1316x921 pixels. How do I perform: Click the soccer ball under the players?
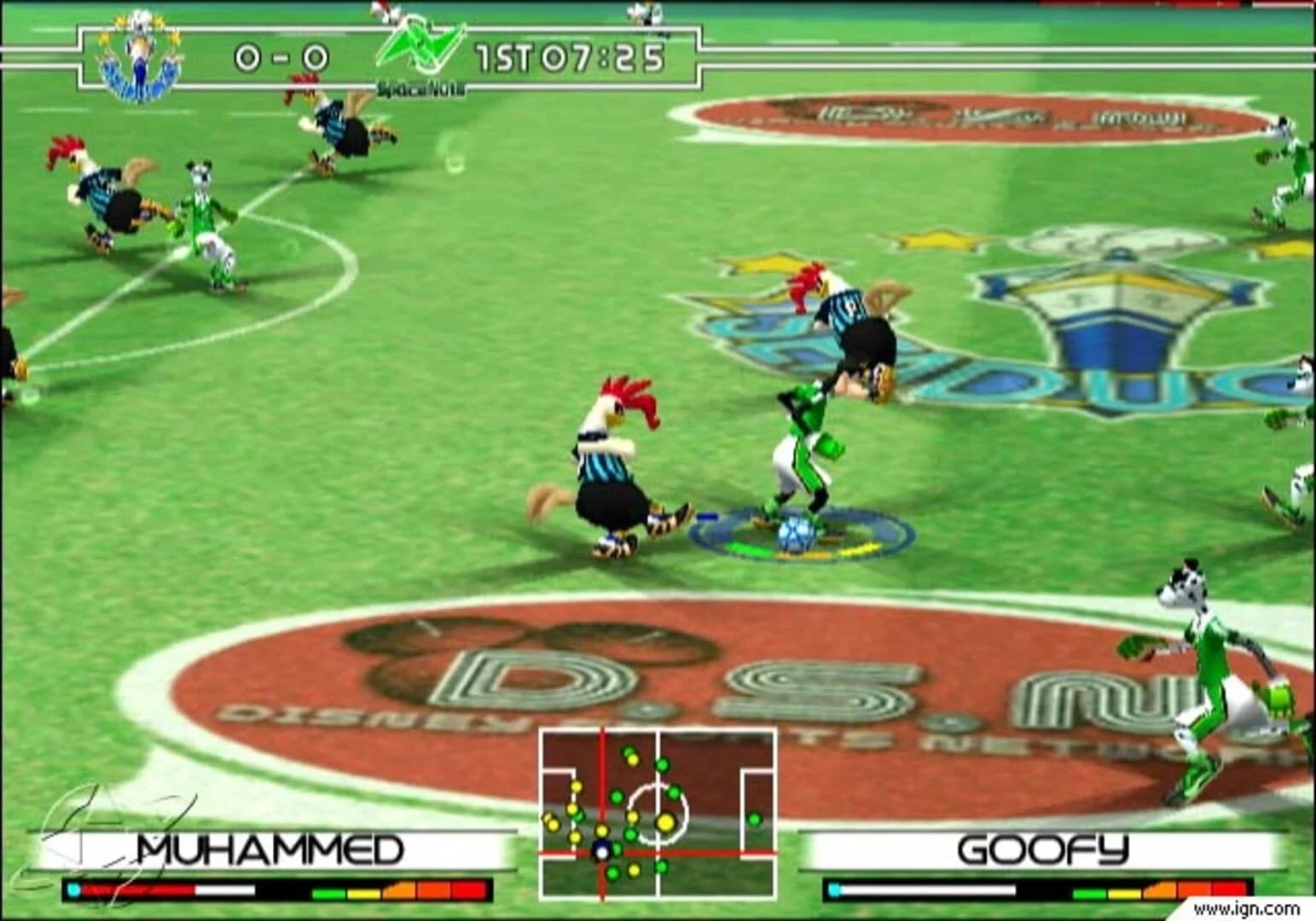(x=796, y=534)
